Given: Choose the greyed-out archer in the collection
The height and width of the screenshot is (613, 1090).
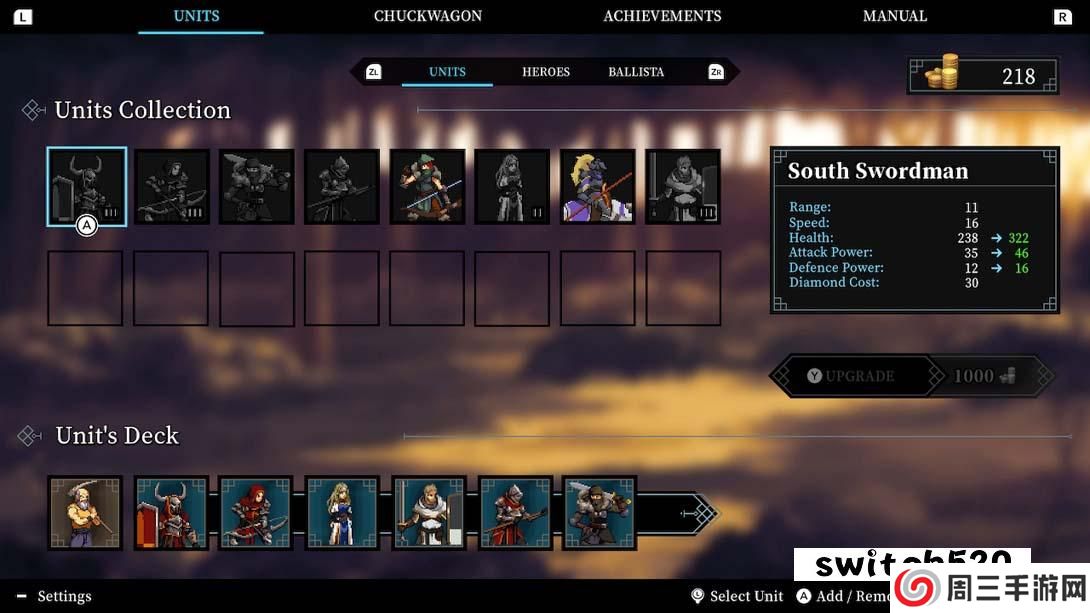Looking at the screenshot, I should (171, 187).
